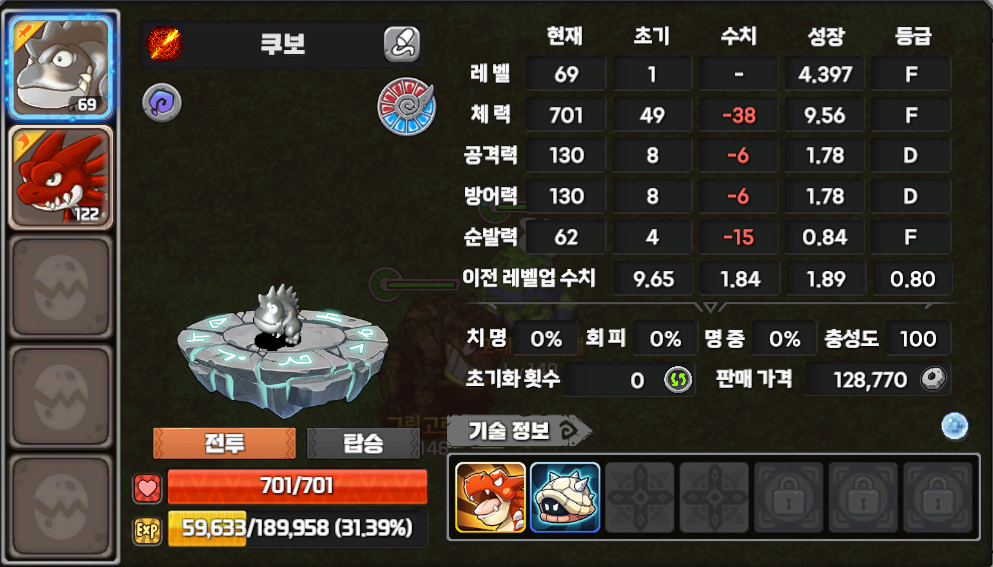Activate the green stat reset button
The height and width of the screenshot is (567, 993).
(x=678, y=380)
